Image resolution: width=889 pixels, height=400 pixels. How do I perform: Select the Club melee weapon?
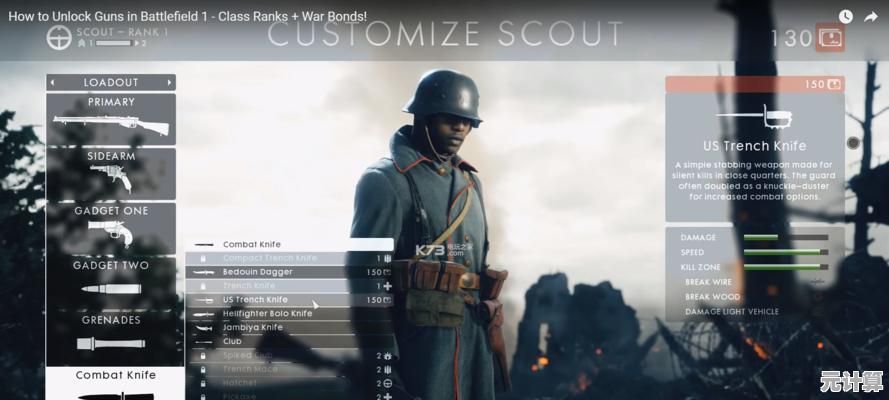click(288, 341)
